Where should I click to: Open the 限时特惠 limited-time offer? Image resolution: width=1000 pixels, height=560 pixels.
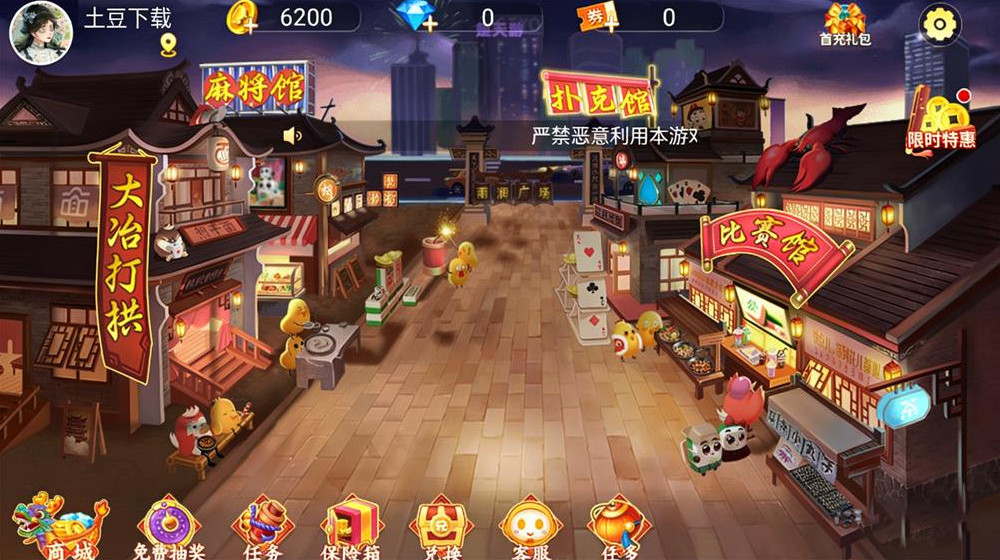(942, 122)
